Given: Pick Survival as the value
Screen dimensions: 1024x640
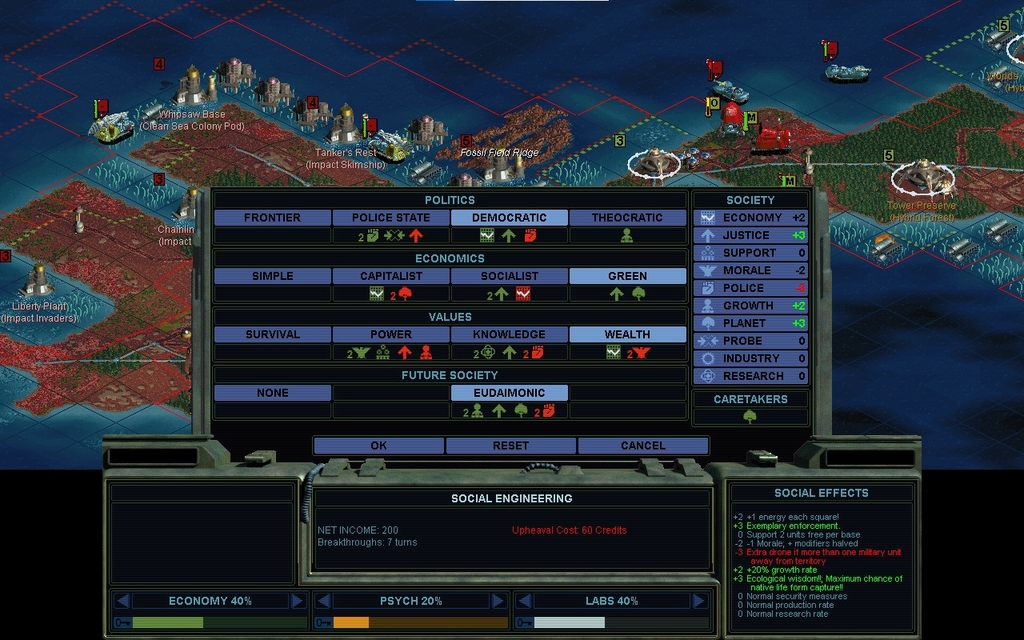Looking at the screenshot, I should click(272, 335).
